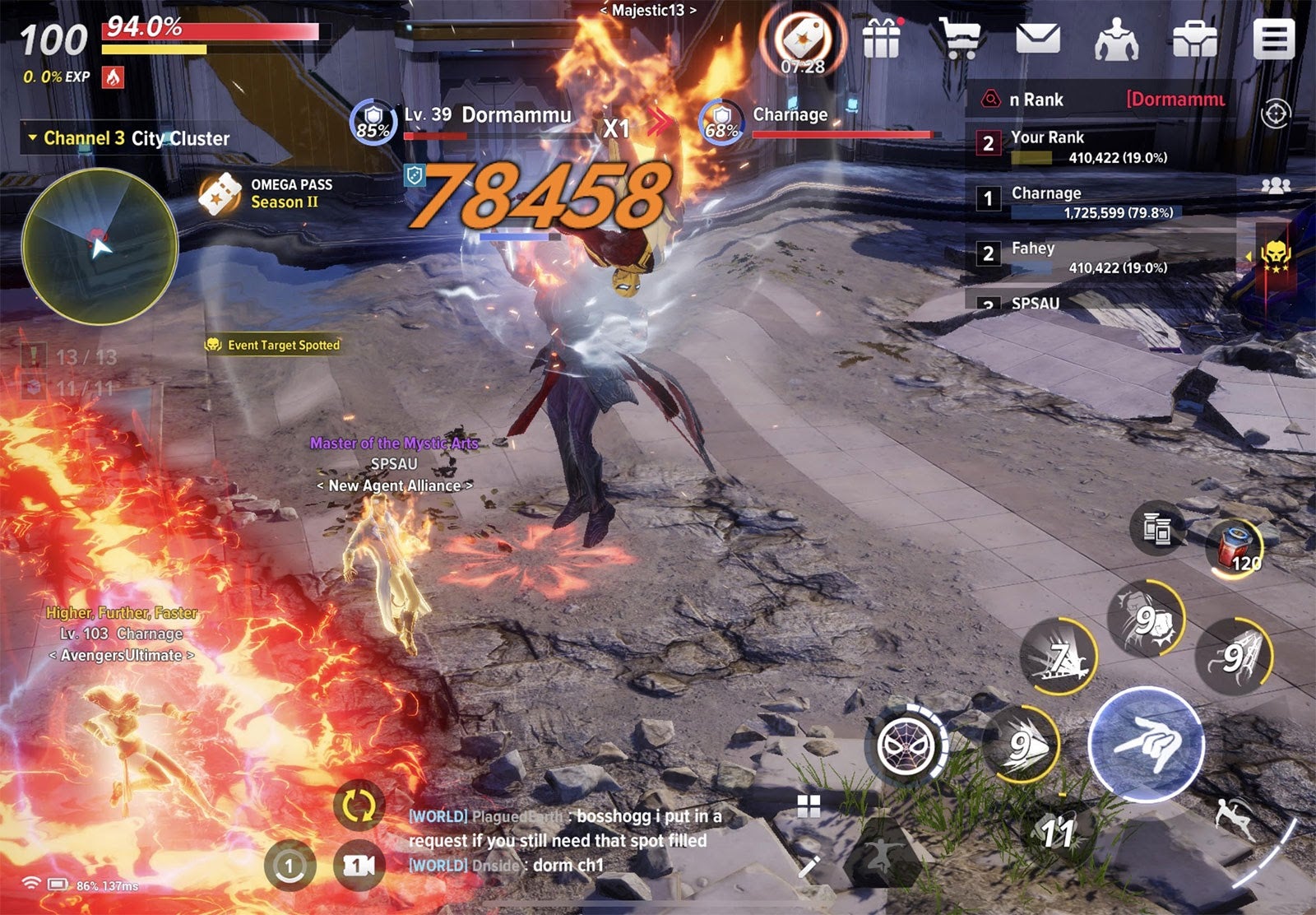Open the hero character icon

tap(1116, 39)
